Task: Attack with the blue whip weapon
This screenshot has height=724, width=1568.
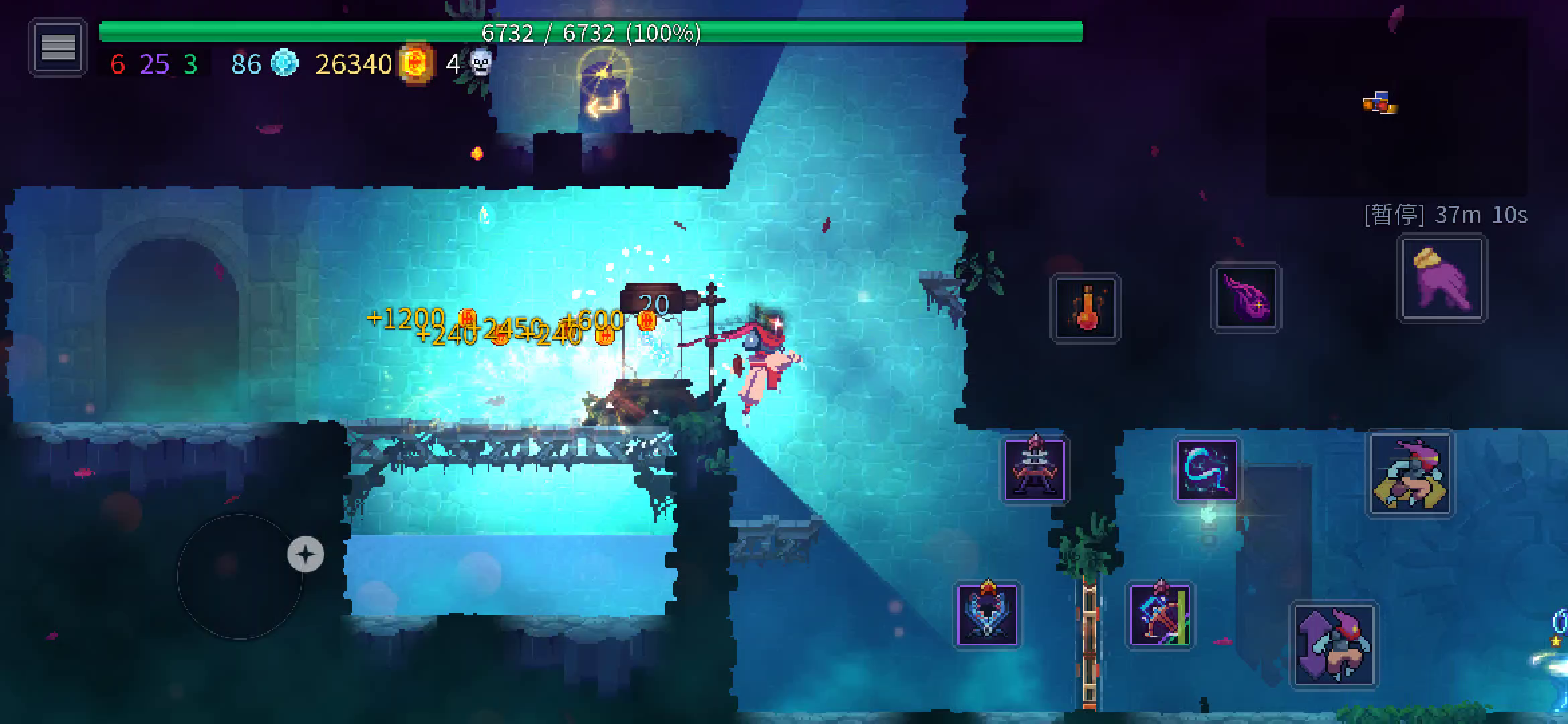Action: click(1207, 469)
